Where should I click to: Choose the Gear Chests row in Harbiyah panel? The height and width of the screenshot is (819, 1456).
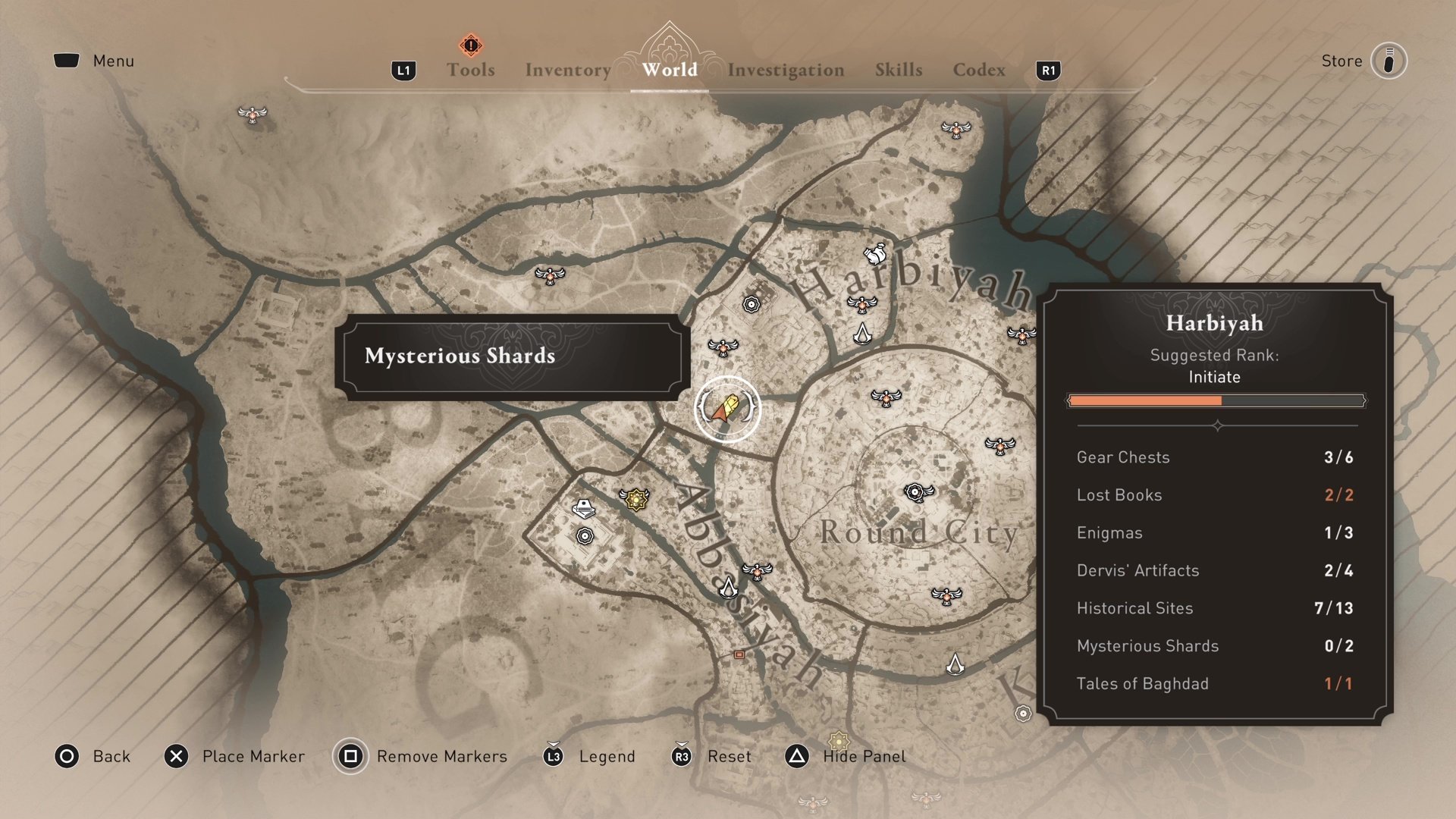click(1214, 457)
